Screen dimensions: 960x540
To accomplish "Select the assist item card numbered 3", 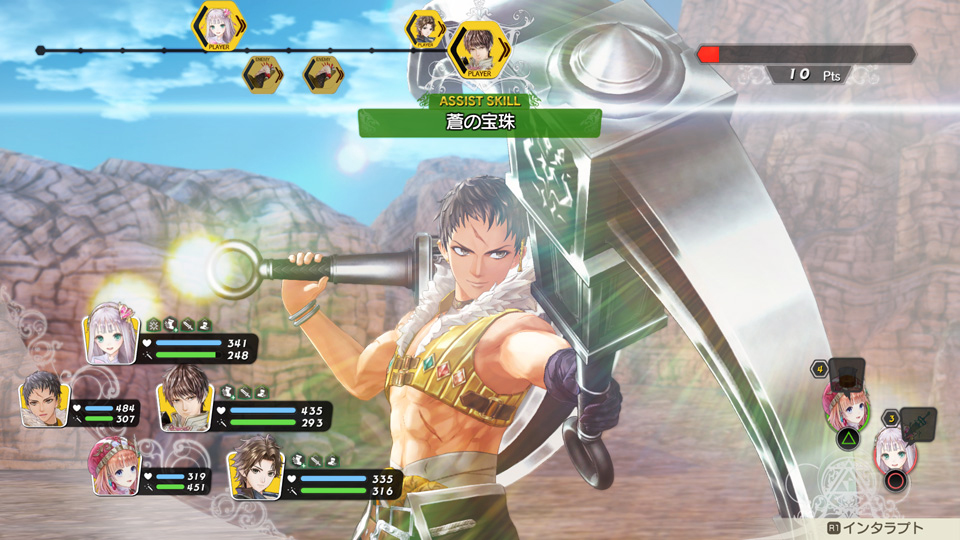I will click(916, 423).
